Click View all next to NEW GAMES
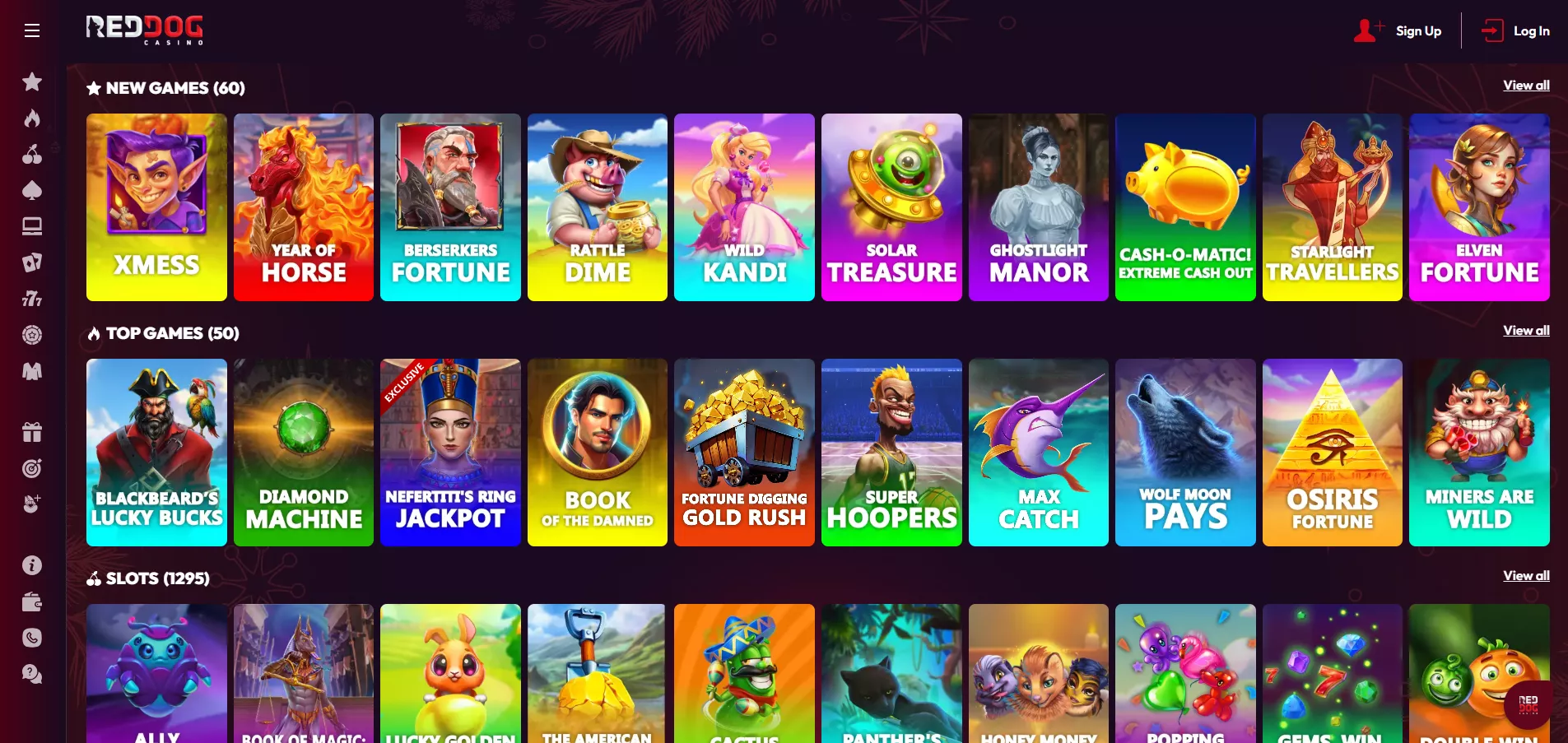The width and height of the screenshot is (1568, 743). [1525, 85]
